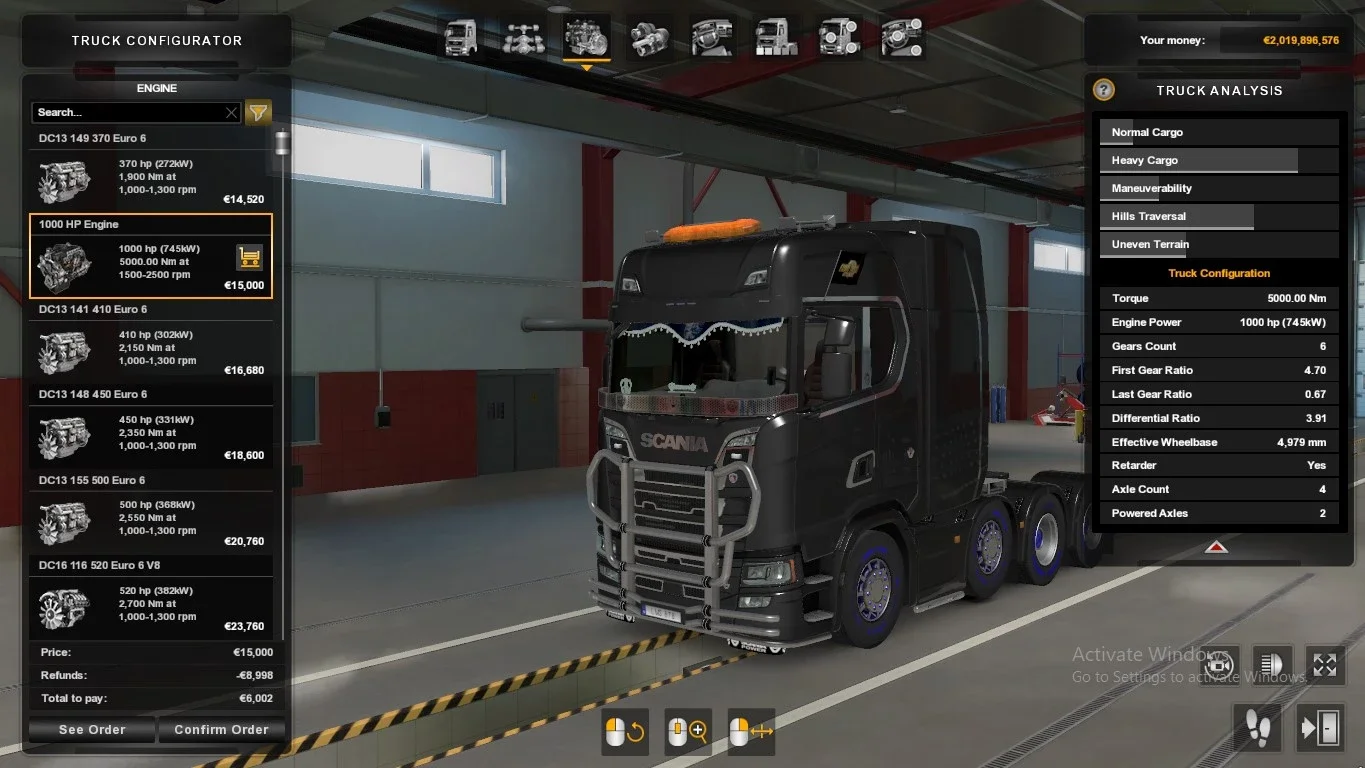Select the 1000 HP Engine entry
The width and height of the screenshot is (1365, 768).
click(150, 254)
